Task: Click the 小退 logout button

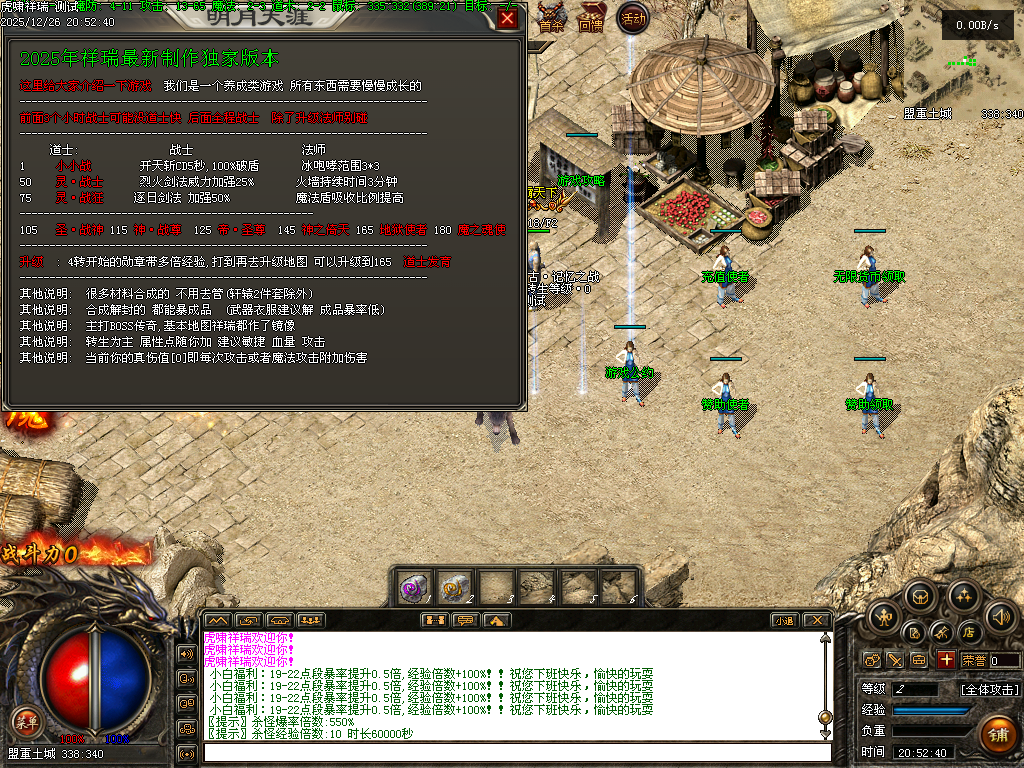Action: [x=783, y=621]
